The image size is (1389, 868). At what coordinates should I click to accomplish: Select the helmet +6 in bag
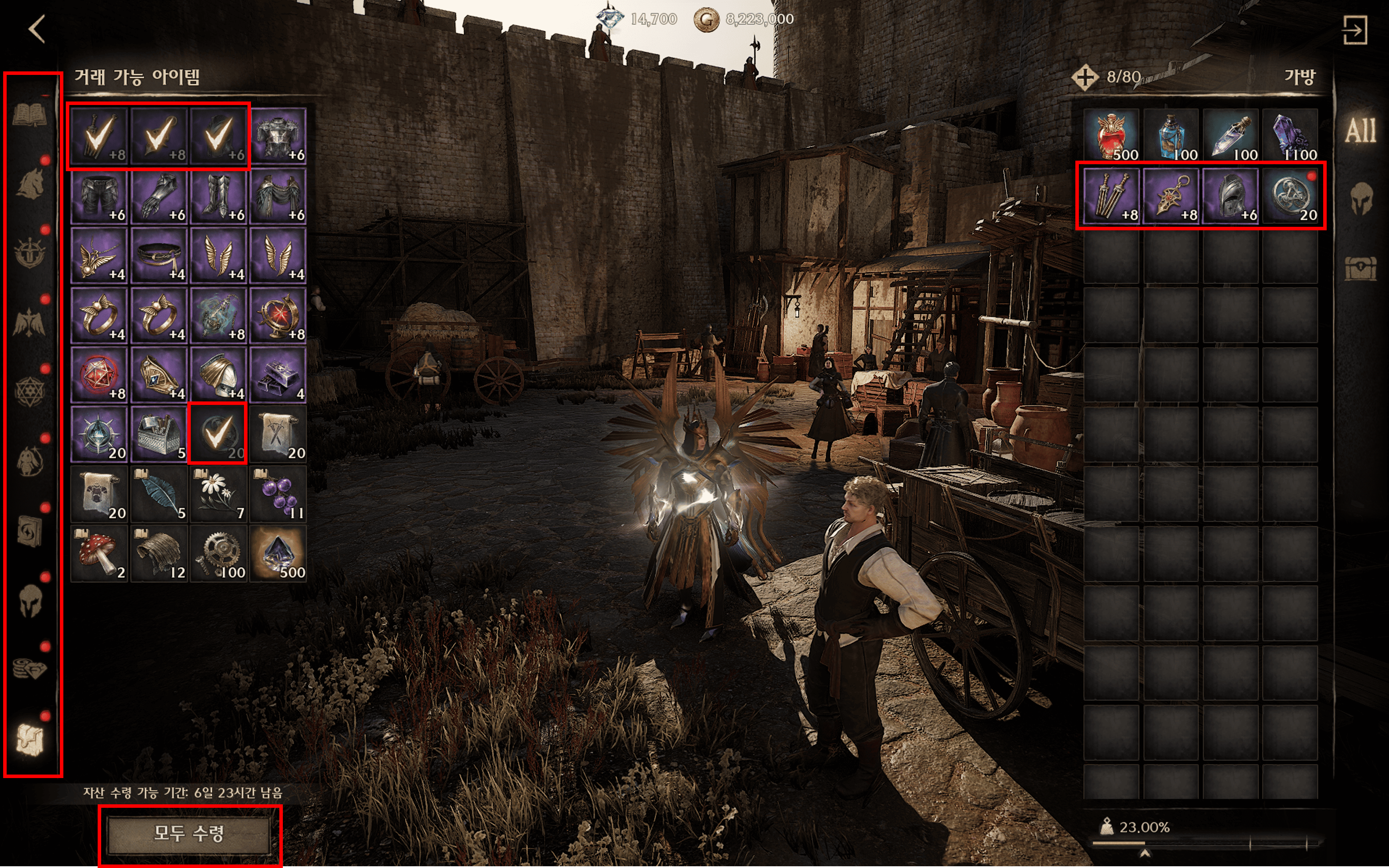point(1230,196)
